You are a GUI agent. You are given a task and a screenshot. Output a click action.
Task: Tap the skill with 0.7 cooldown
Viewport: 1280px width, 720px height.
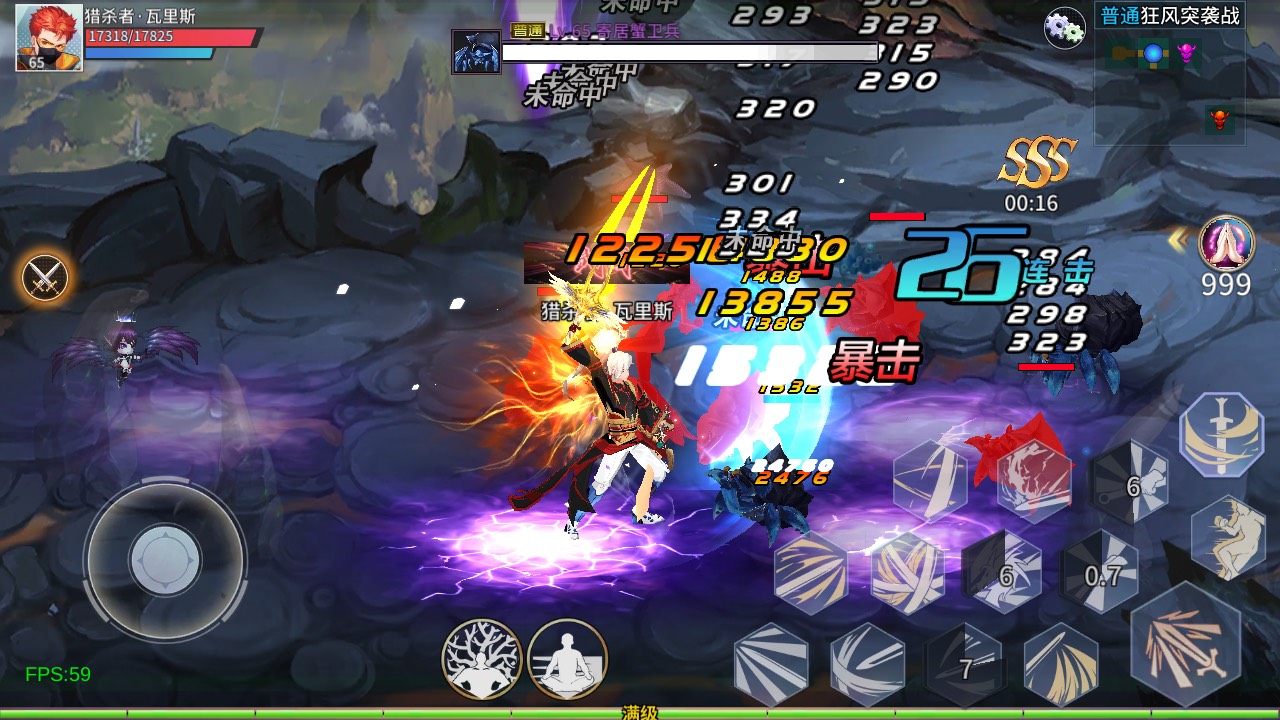click(1102, 575)
